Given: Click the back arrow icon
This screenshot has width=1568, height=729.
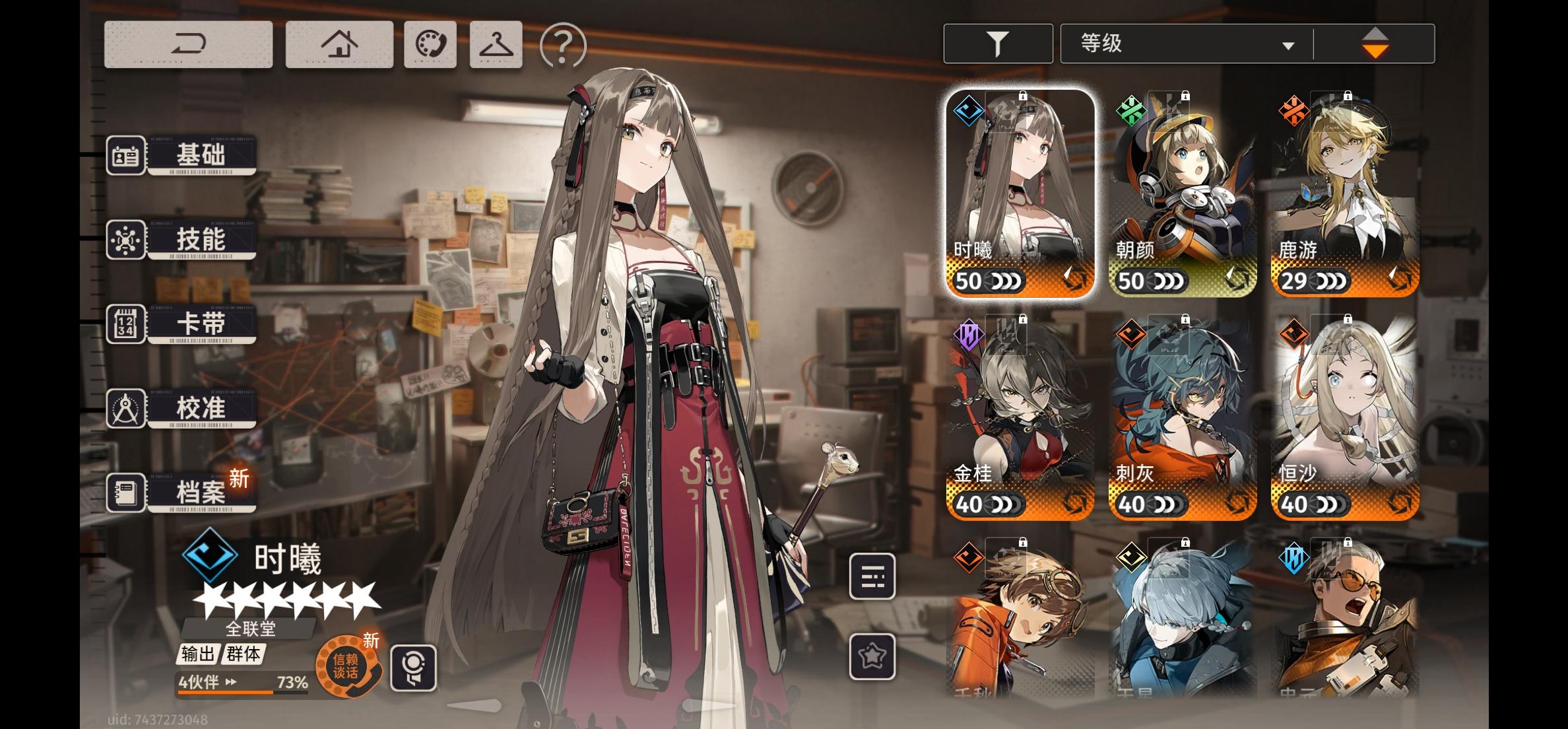Looking at the screenshot, I should coord(187,44).
